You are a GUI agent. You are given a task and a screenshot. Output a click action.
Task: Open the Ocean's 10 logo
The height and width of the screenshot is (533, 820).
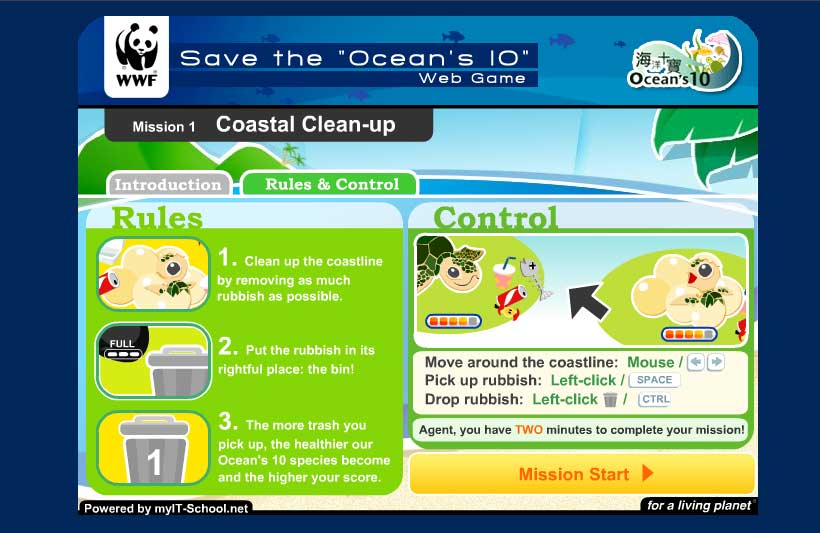[x=685, y=61]
